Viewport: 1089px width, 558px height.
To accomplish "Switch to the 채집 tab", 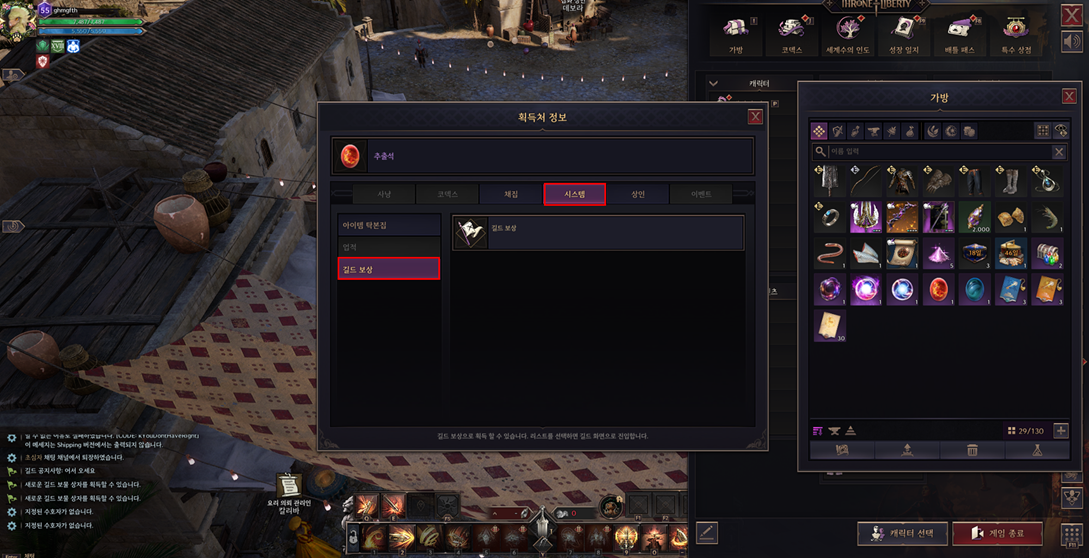I will pyautogui.click(x=511, y=194).
